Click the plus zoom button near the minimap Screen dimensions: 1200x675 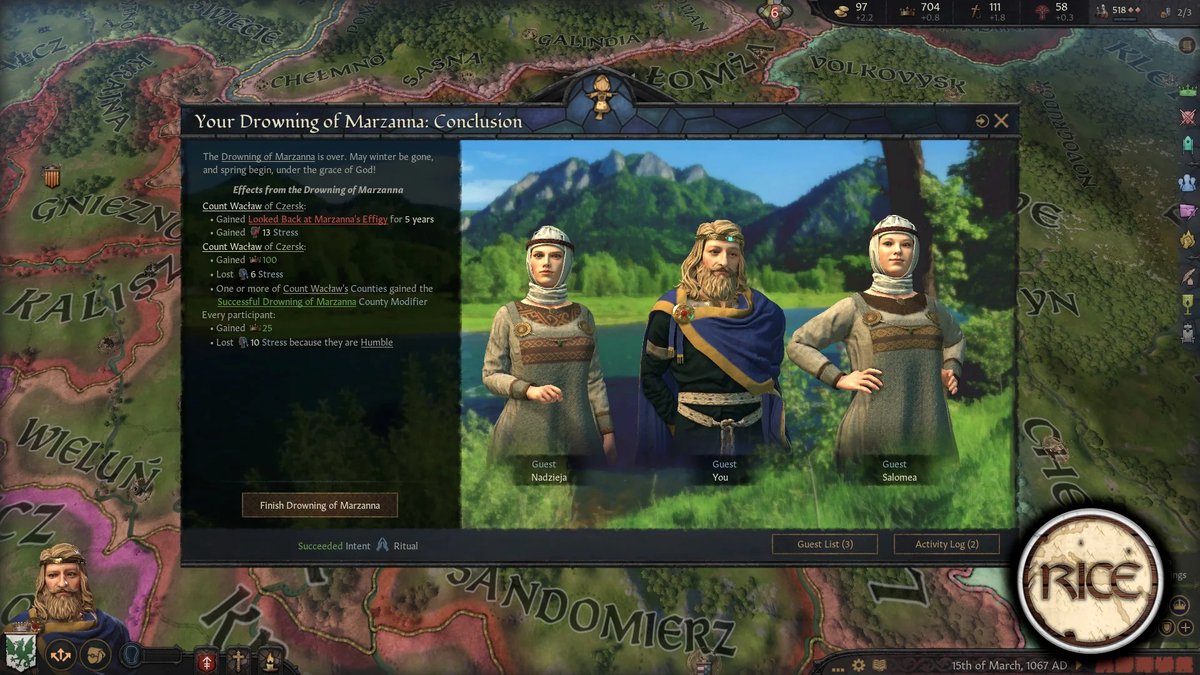(1186, 627)
